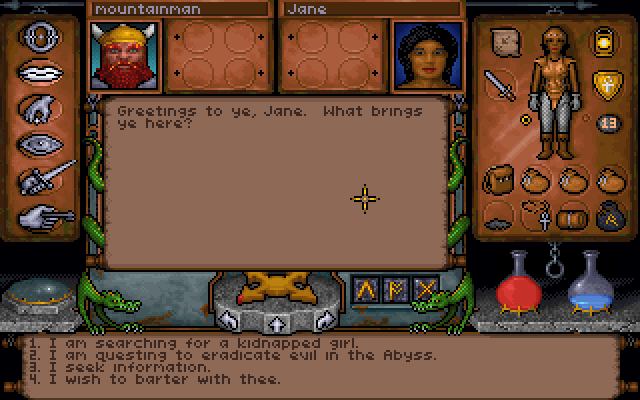Image resolution: width=640 pixels, height=400 pixels.
Task: Select the lit lantern slot
Action: click(605, 41)
